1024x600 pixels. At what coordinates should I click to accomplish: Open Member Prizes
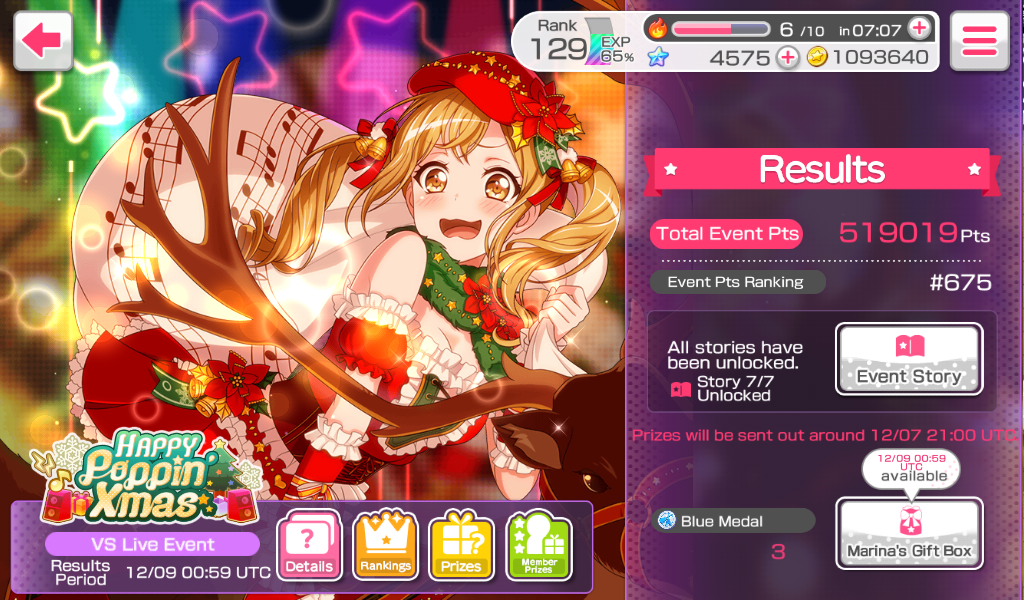pos(539,546)
